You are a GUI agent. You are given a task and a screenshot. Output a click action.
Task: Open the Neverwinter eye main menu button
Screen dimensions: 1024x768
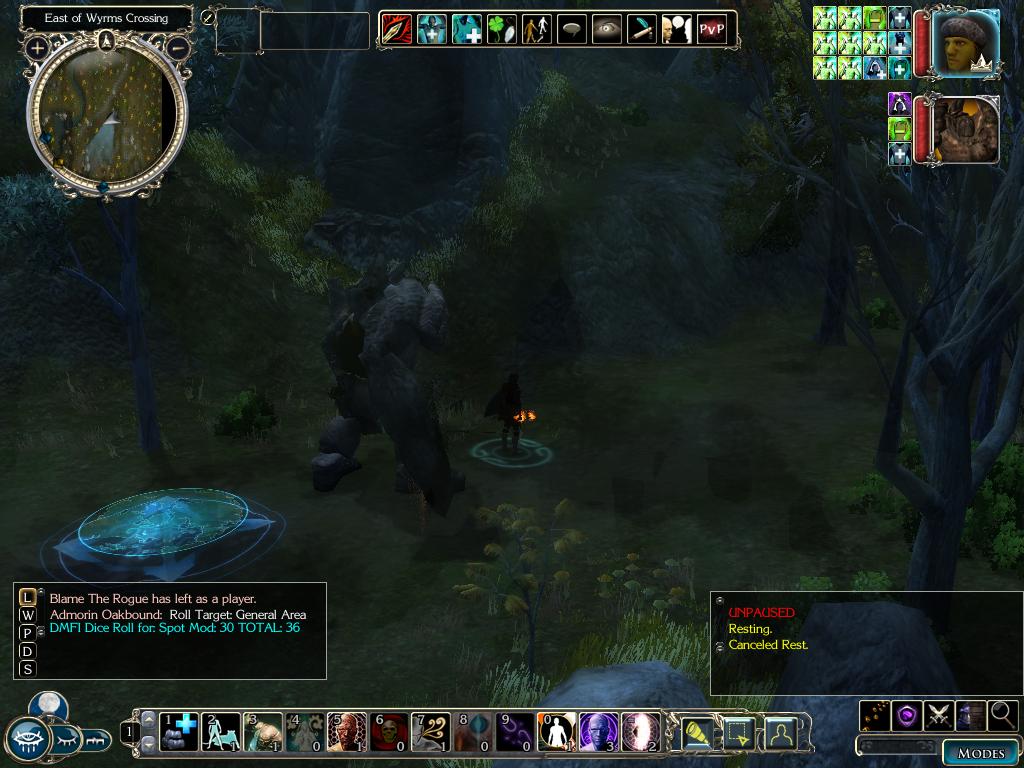click(28, 740)
